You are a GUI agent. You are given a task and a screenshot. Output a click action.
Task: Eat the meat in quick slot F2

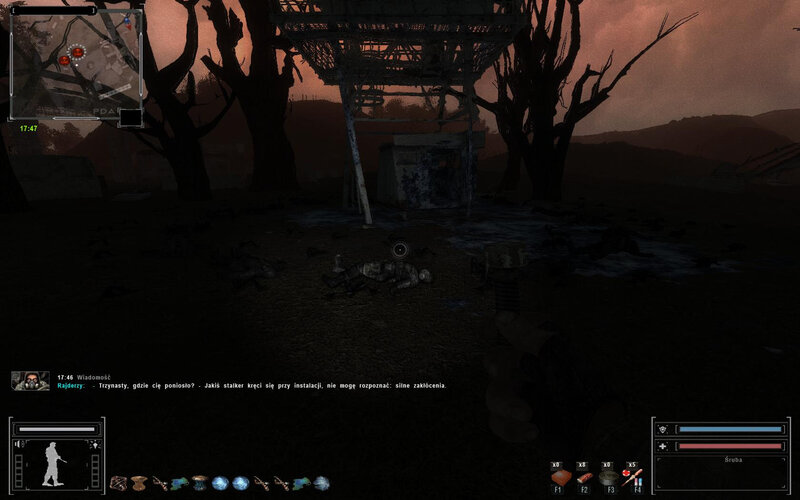tap(583, 478)
